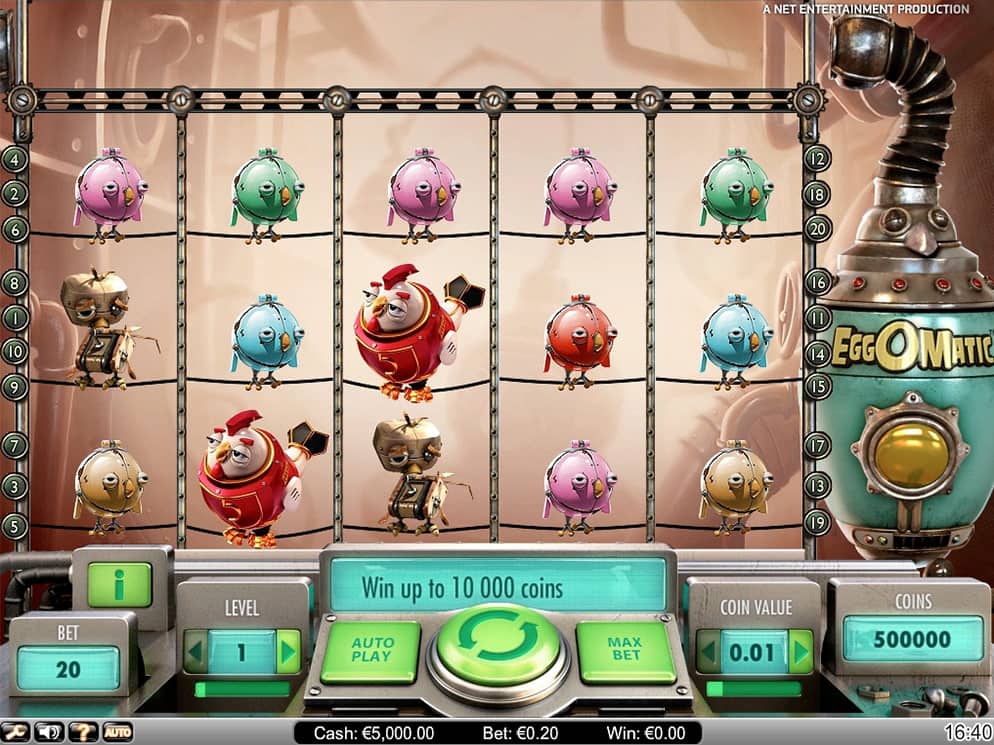Lower the Coin Value with left arrow

pos(708,651)
